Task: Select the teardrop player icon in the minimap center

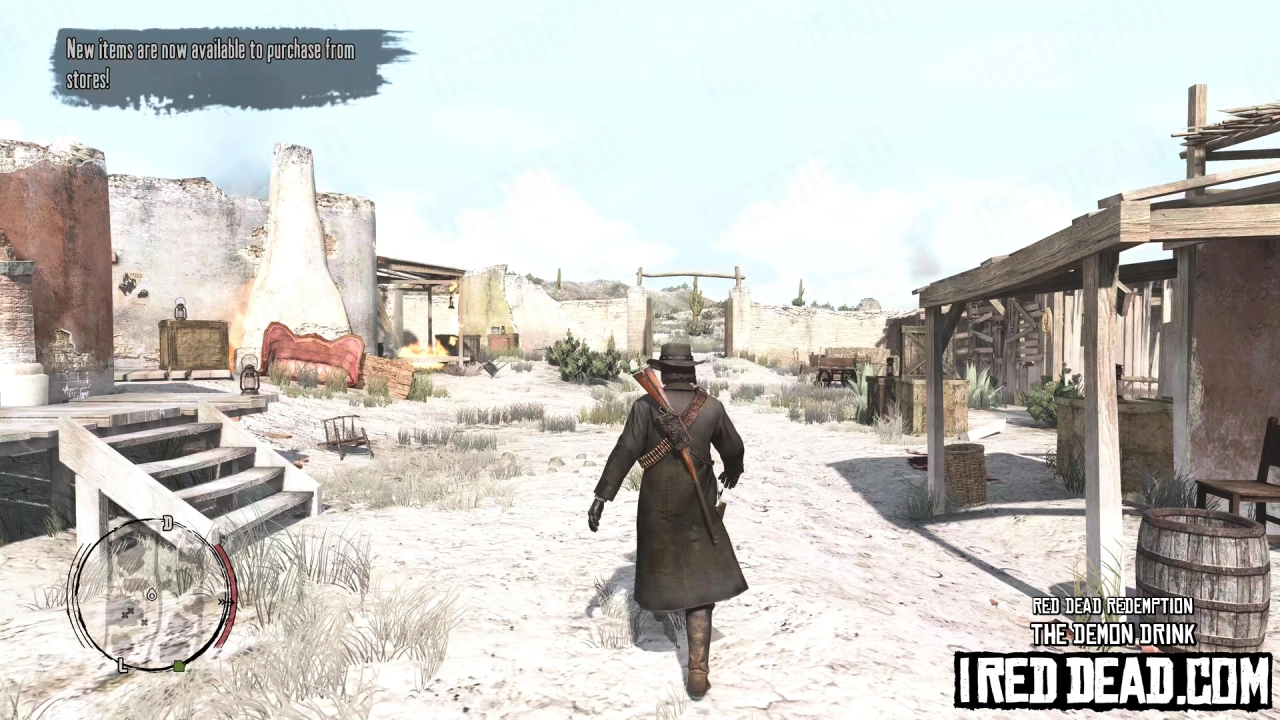Action: click(152, 596)
